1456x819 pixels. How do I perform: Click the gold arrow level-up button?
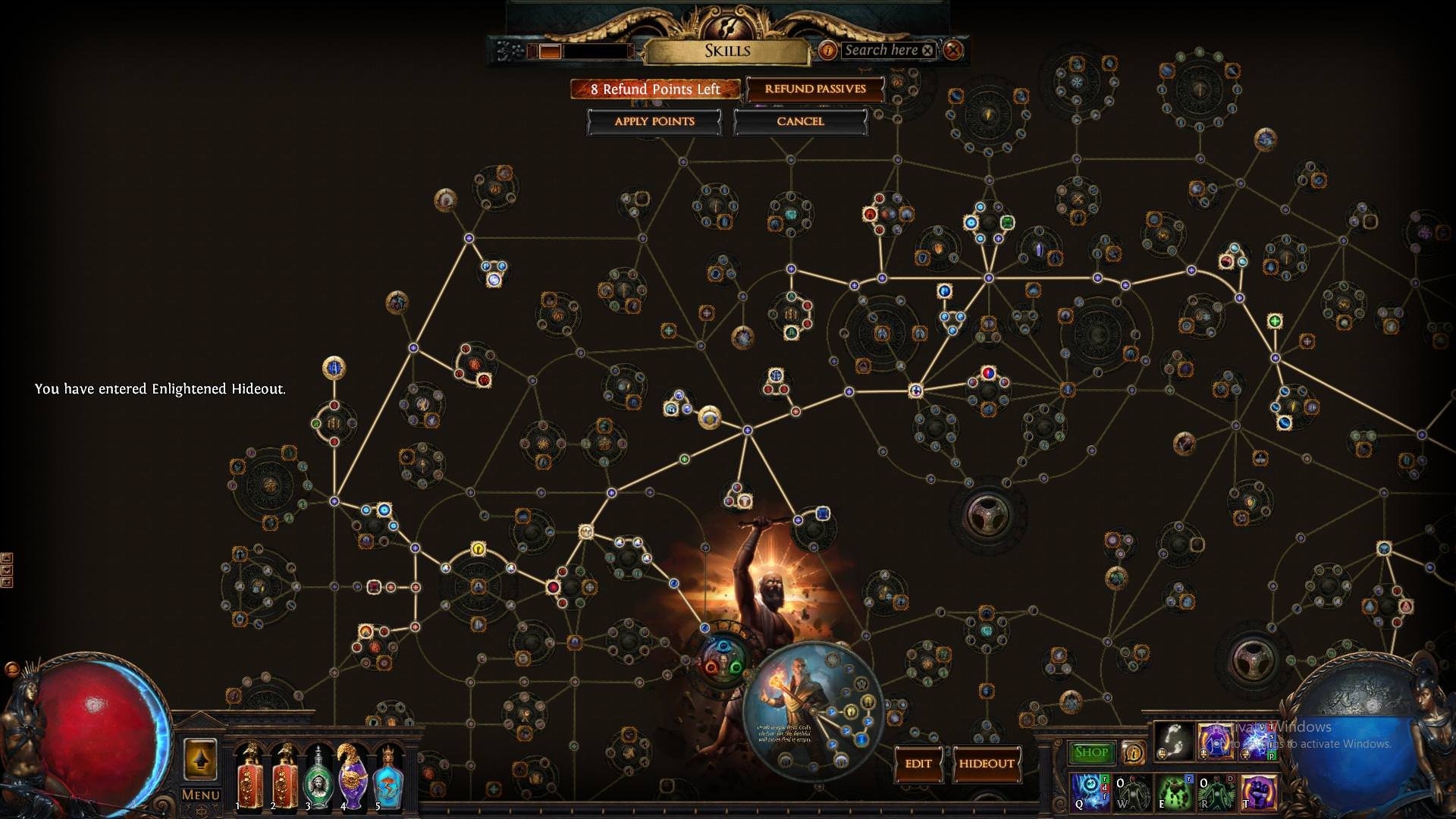(200, 759)
